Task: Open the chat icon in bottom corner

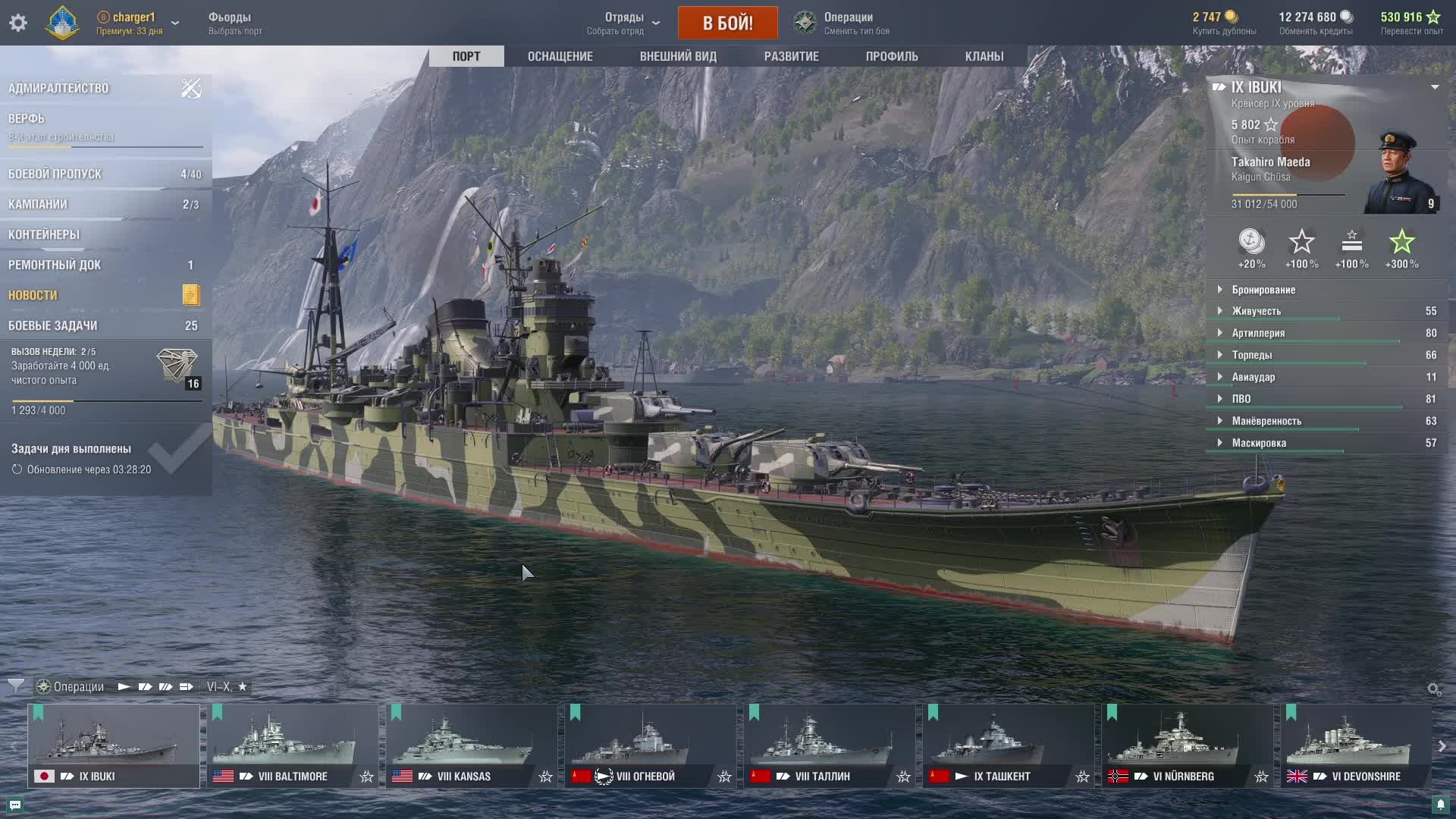Action: [x=15, y=805]
